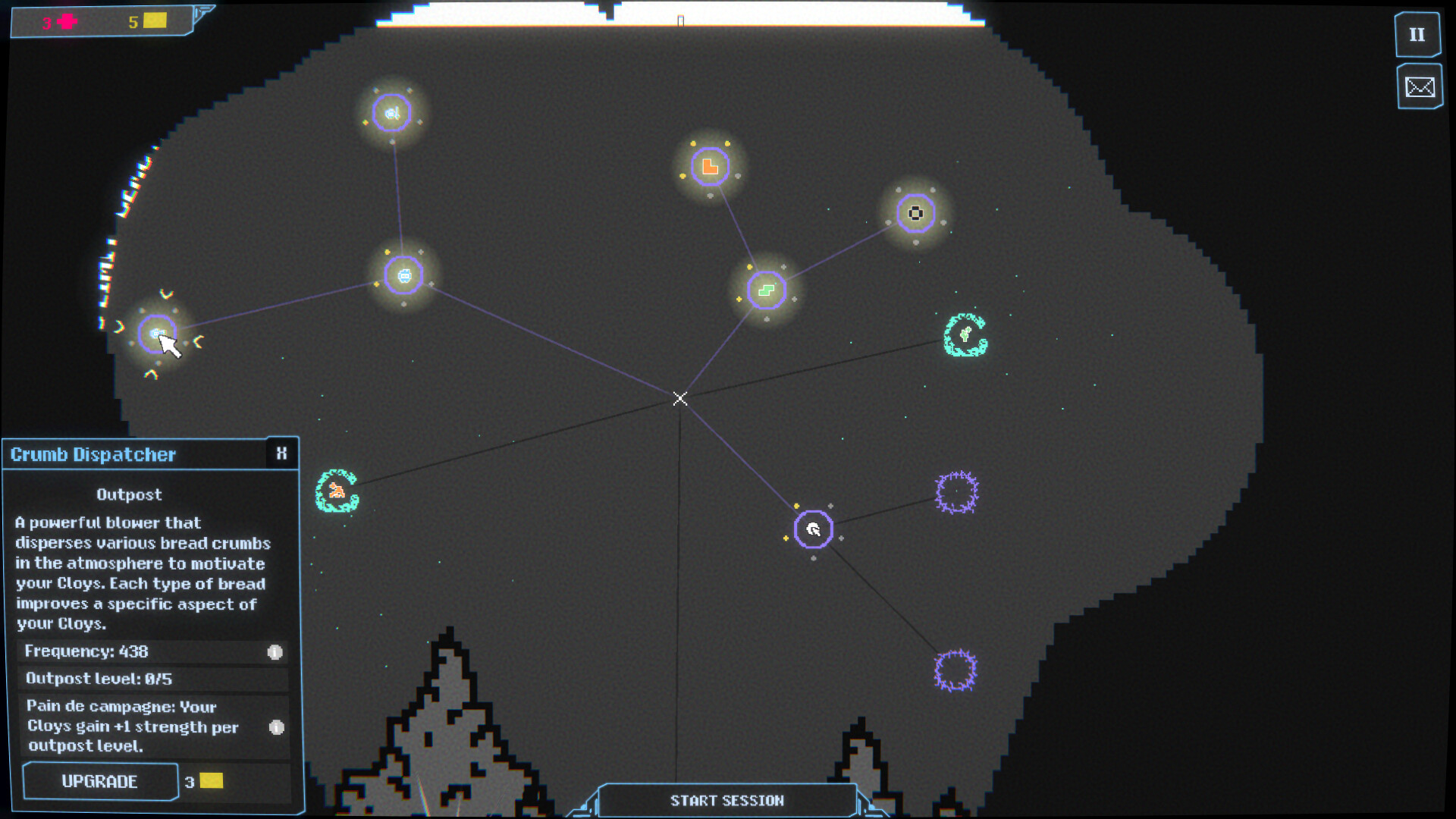Open the Pain de campagne info tooltip
The width and height of the screenshot is (1456, 819).
pos(277,727)
